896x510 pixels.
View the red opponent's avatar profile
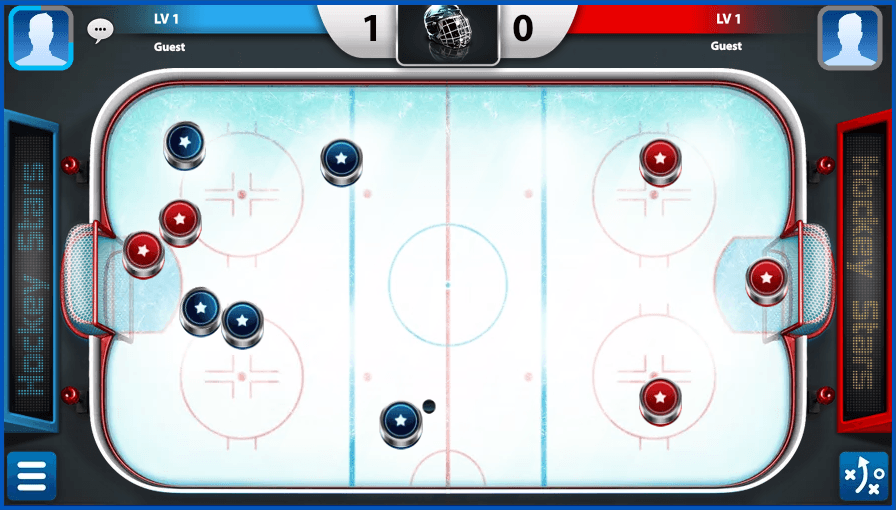[x=849, y=38]
